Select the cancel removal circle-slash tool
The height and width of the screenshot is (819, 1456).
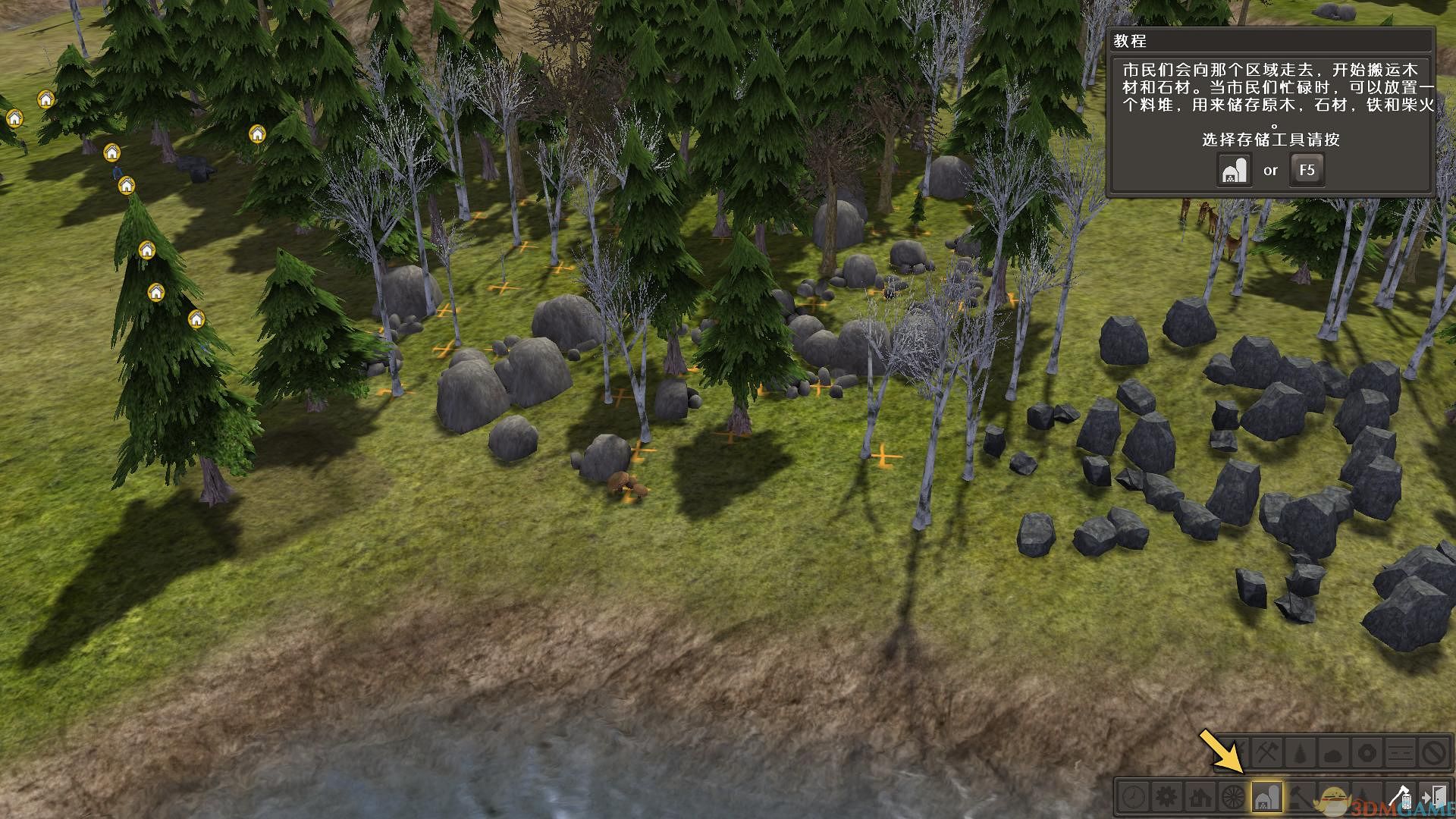[x=1434, y=754]
